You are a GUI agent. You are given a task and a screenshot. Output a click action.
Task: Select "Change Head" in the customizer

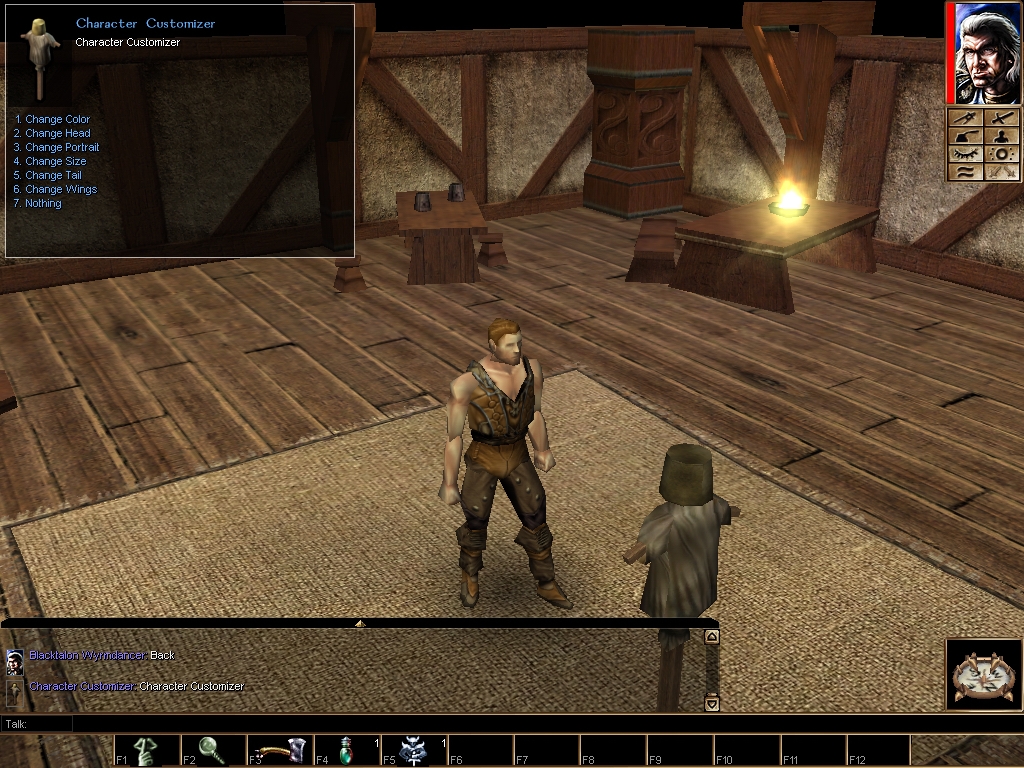[57, 133]
